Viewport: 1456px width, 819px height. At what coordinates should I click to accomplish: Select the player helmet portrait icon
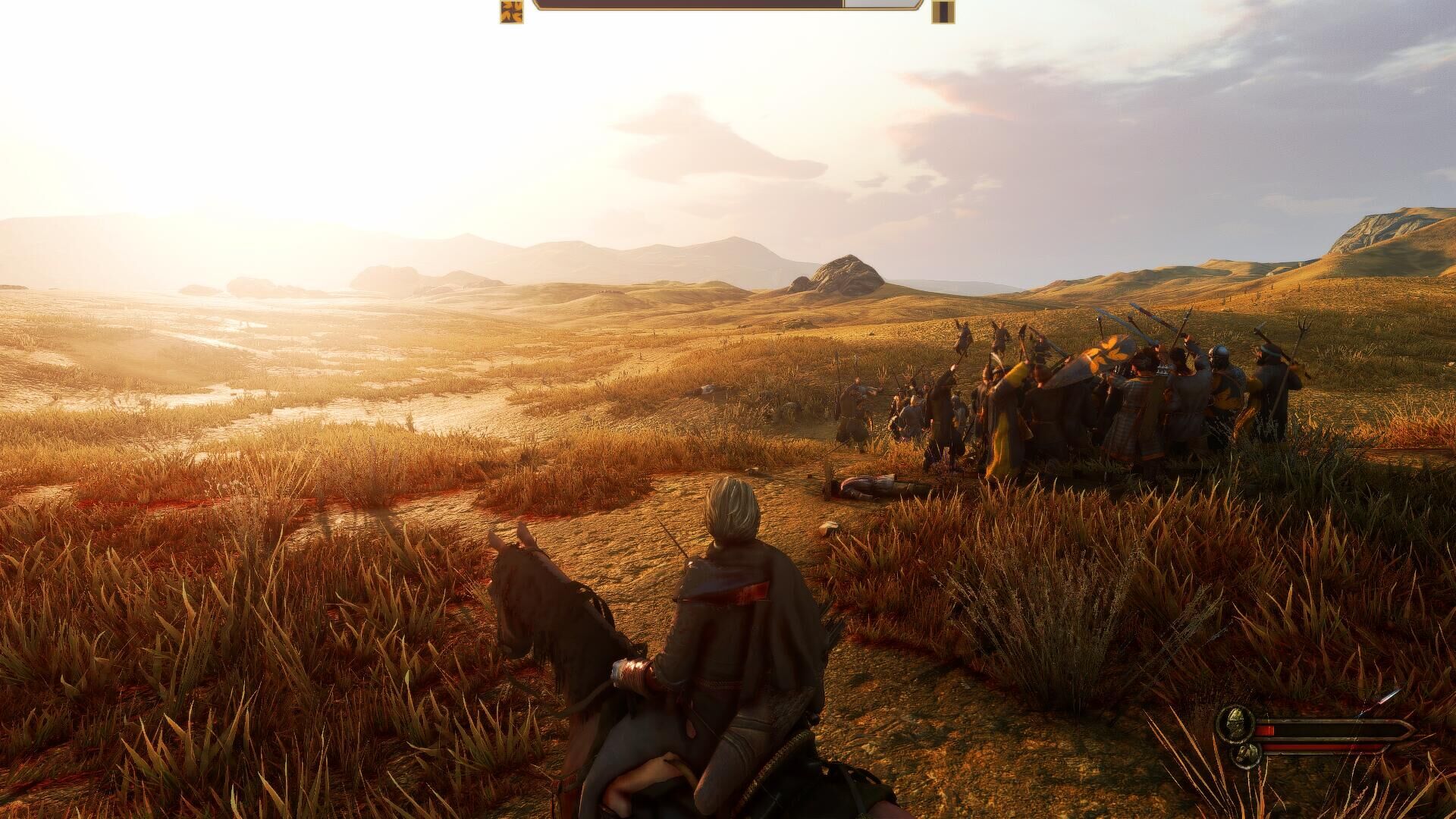[x=1234, y=726]
